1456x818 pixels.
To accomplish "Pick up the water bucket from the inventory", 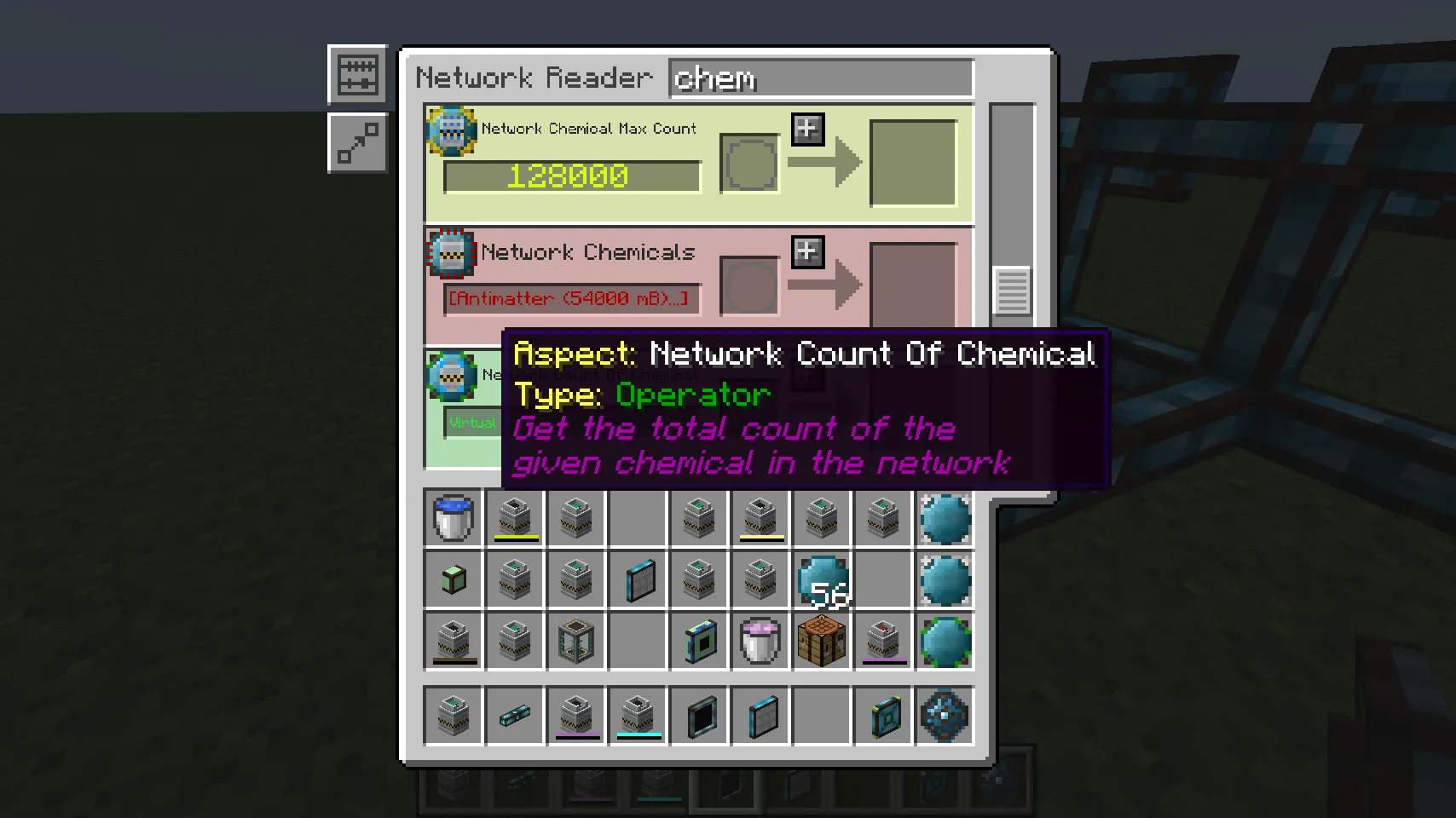I will pos(453,518).
